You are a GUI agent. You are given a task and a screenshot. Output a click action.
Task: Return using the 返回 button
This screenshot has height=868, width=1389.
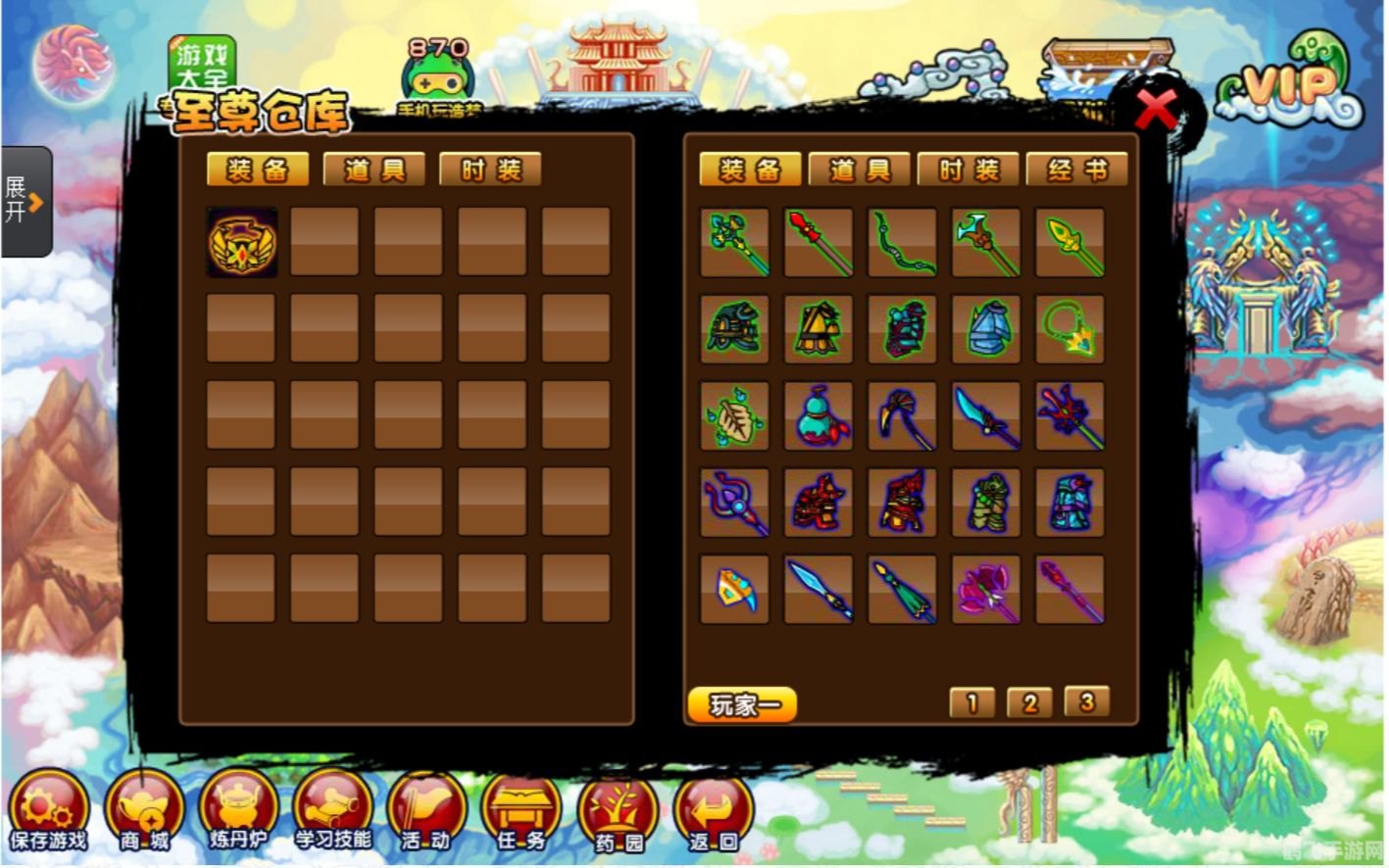pyautogui.click(x=713, y=814)
